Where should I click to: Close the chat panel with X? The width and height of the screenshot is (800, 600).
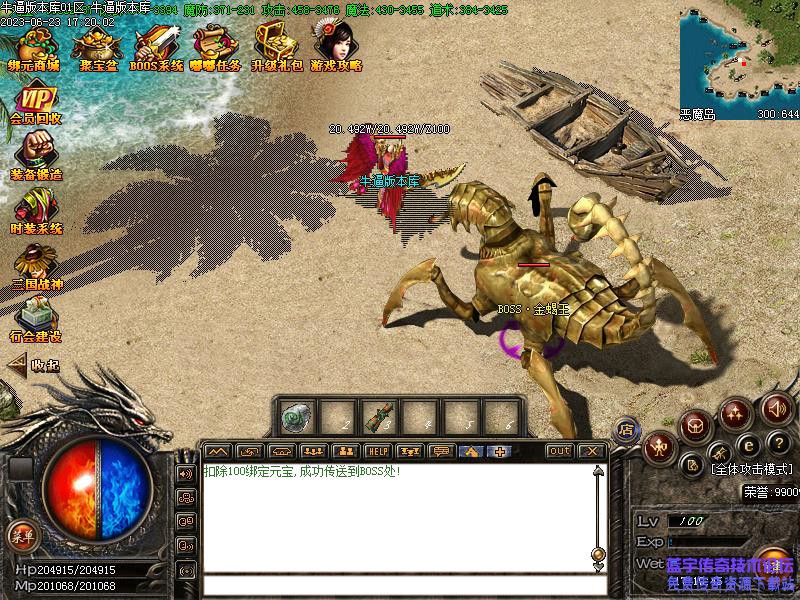point(592,451)
